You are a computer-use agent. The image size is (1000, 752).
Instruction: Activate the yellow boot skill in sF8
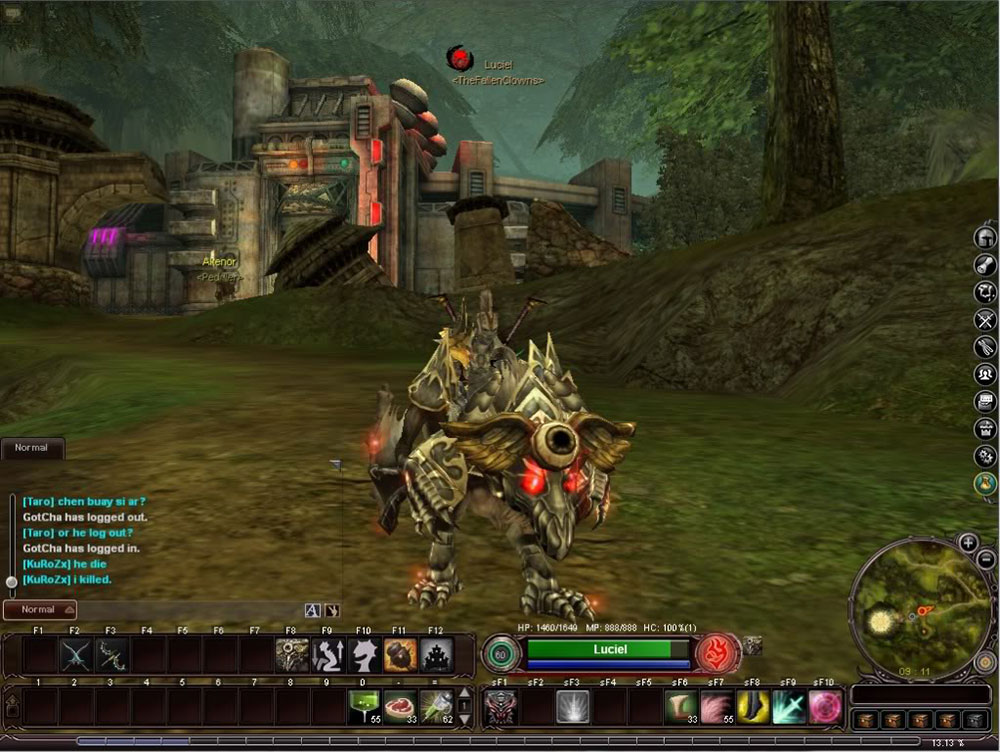point(753,706)
